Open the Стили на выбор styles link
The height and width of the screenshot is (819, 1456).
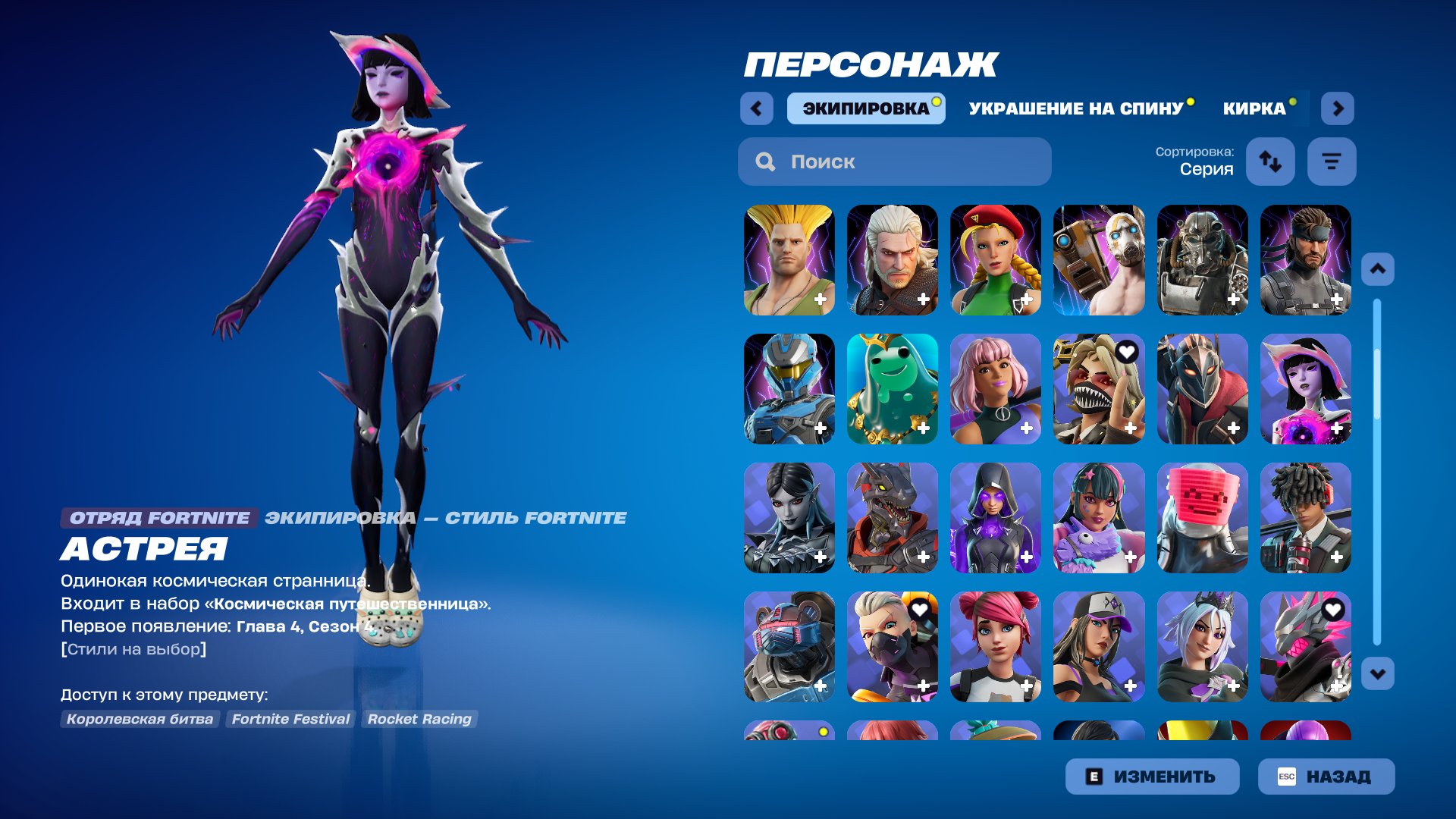click(133, 649)
